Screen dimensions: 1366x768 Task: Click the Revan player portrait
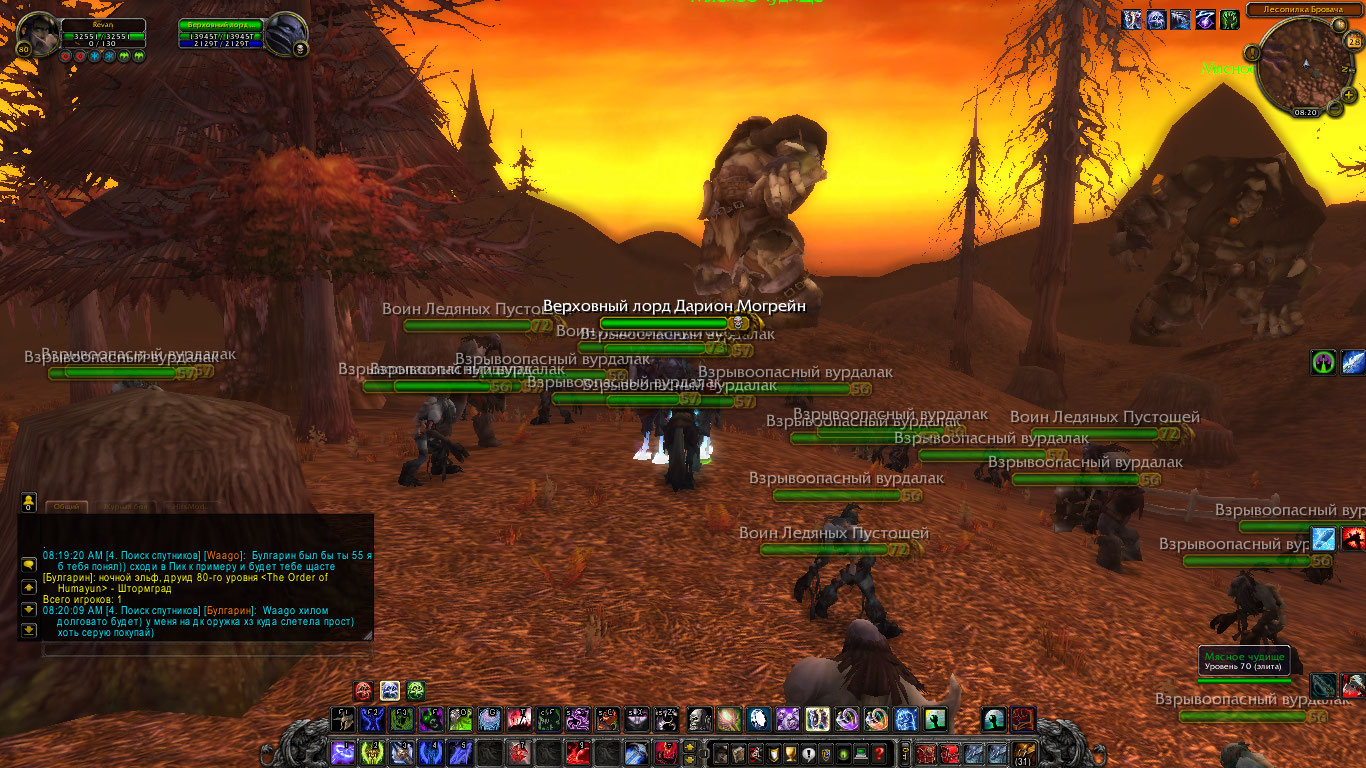38,35
